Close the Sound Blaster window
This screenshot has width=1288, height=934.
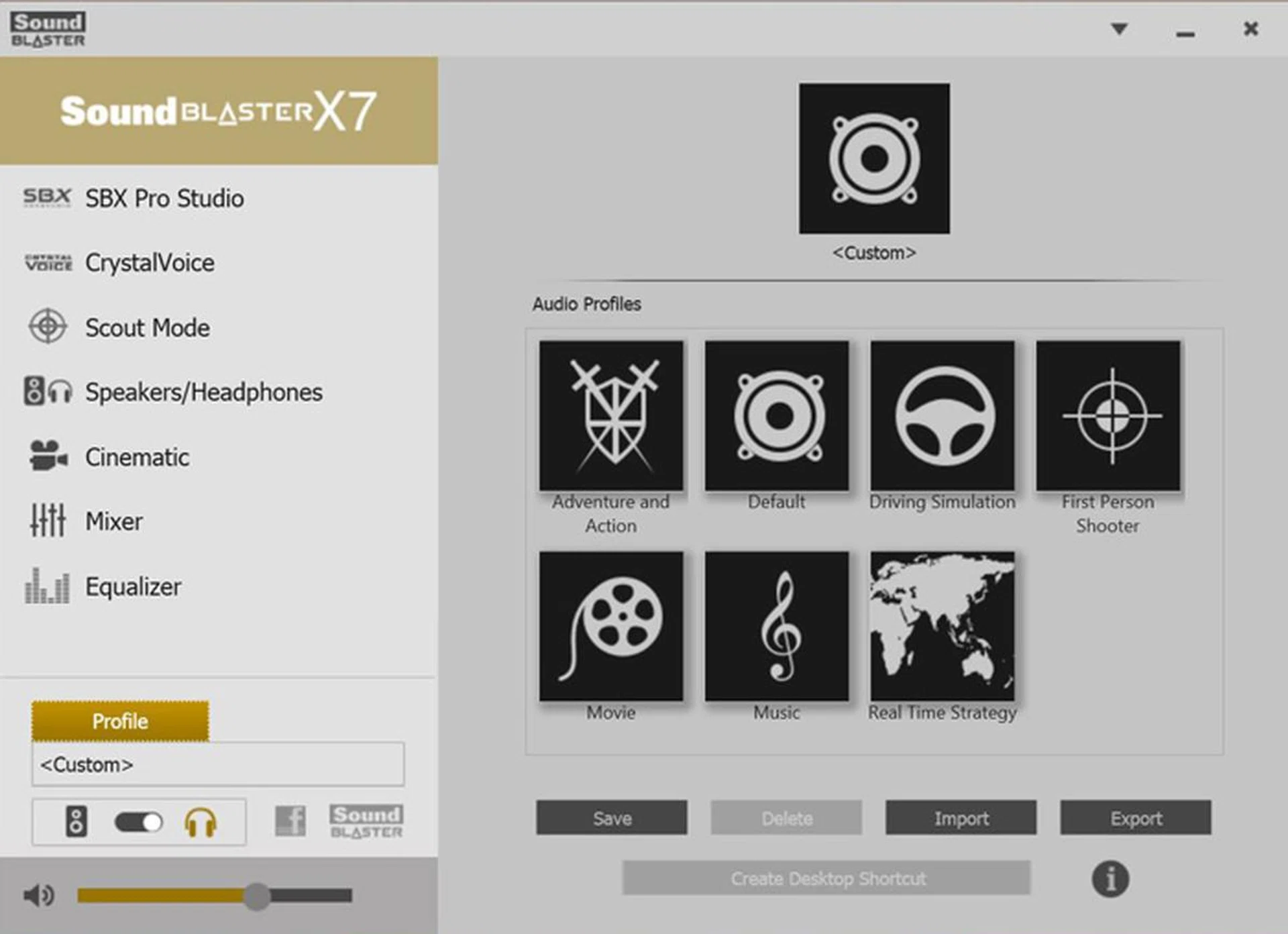(x=1250, y=29)
